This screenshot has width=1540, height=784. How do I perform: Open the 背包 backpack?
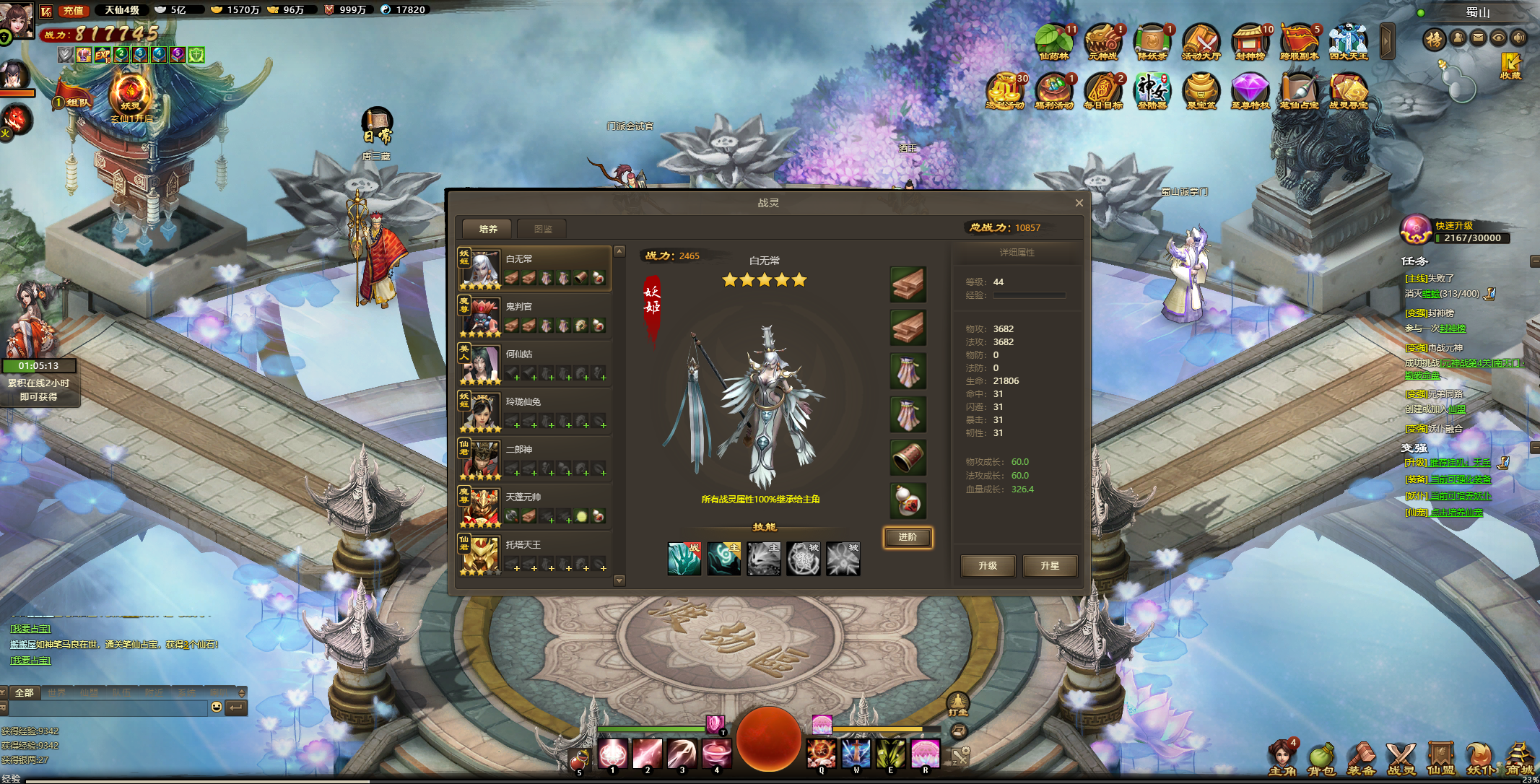point(1321,759)
